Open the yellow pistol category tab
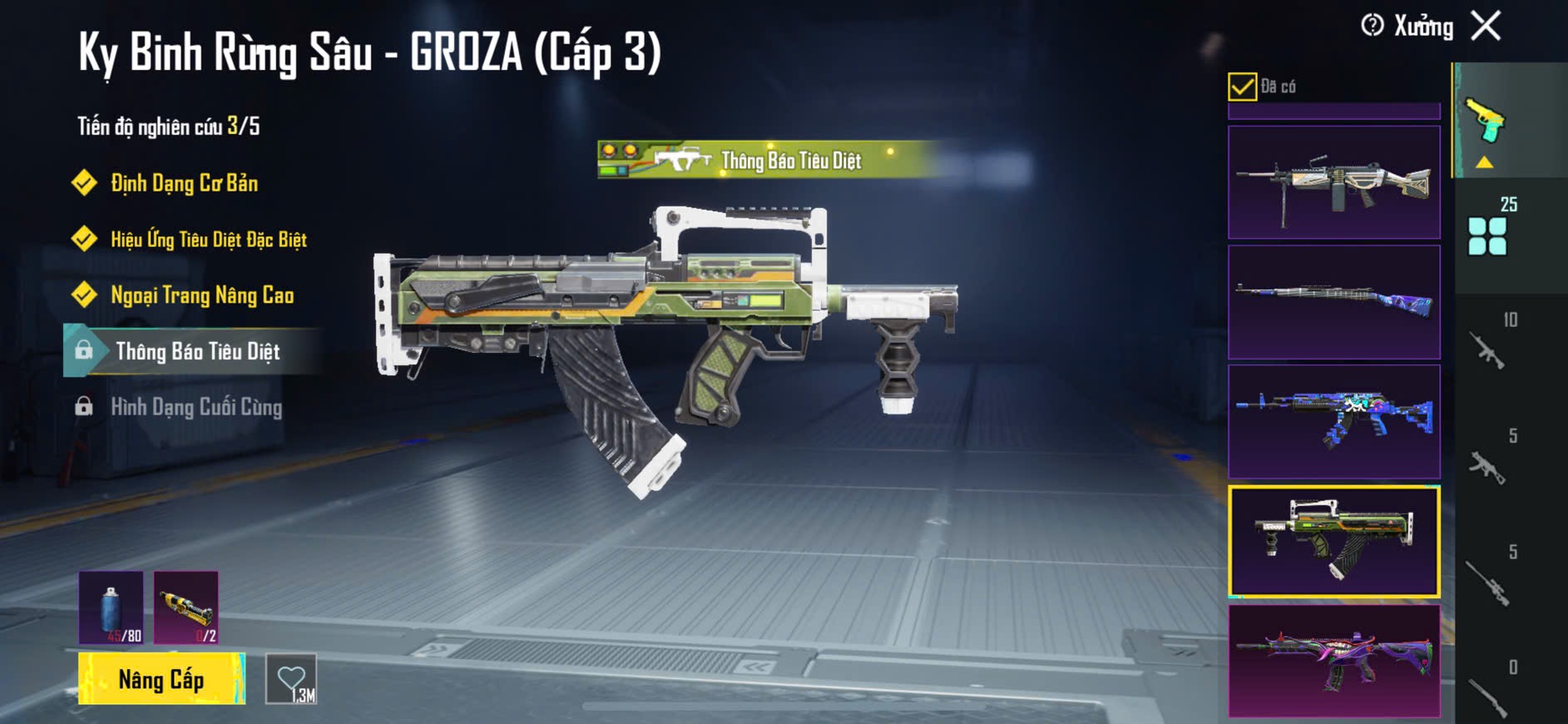1568x724 pixels. (x=1486, y=122)
